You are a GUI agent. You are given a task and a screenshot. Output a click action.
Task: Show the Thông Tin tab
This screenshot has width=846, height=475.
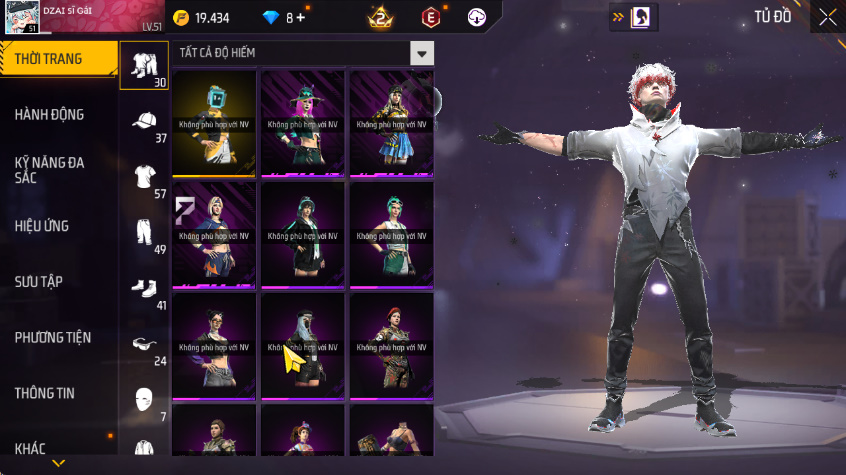click(x=45, y=394)
